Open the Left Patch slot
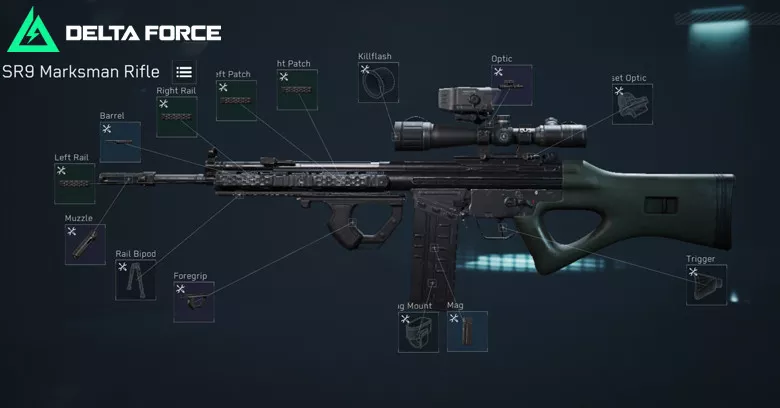The image size is (780, 408). click(236, 101)
